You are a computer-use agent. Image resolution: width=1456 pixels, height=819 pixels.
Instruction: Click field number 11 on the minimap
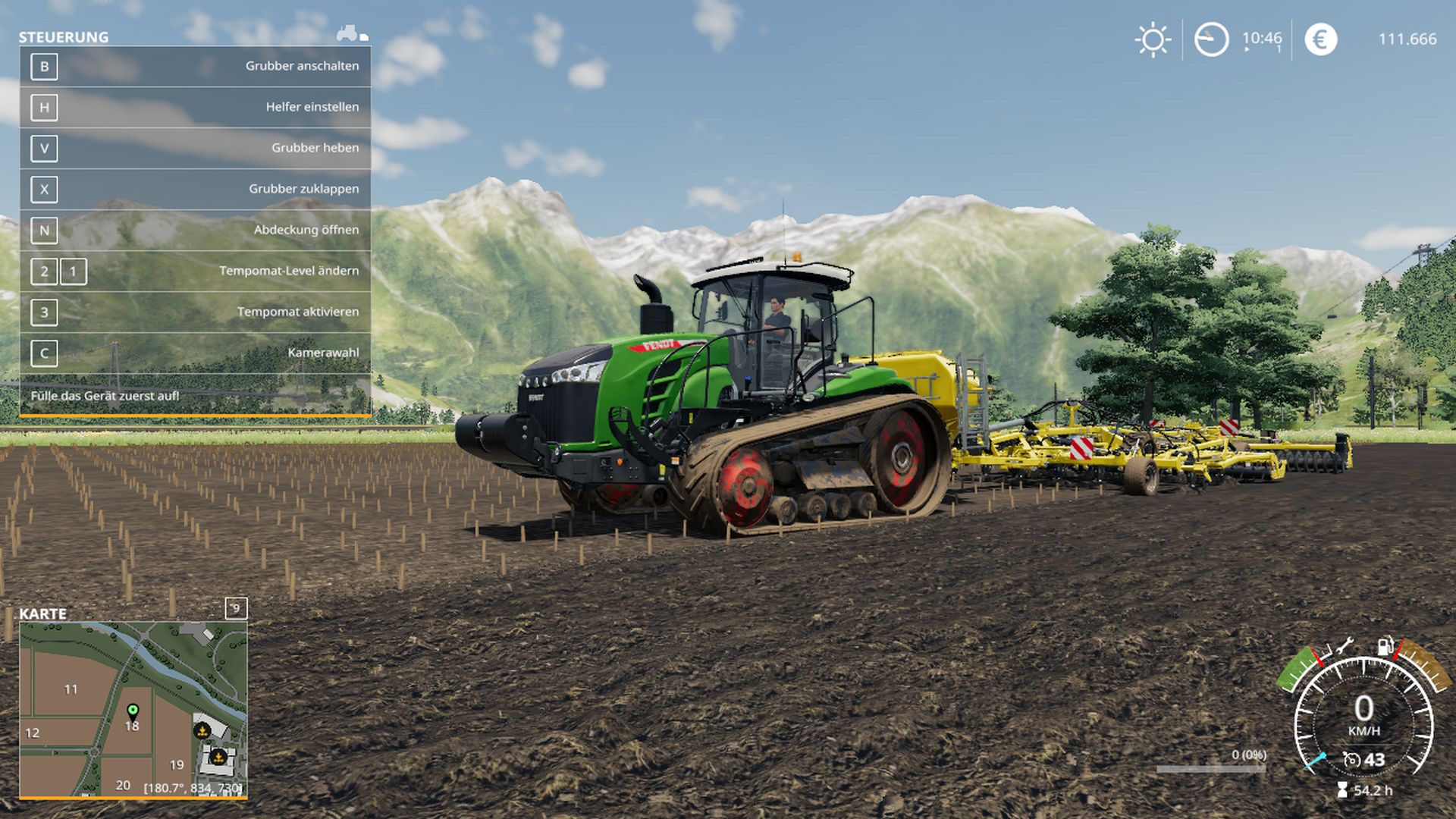(71, 689)
